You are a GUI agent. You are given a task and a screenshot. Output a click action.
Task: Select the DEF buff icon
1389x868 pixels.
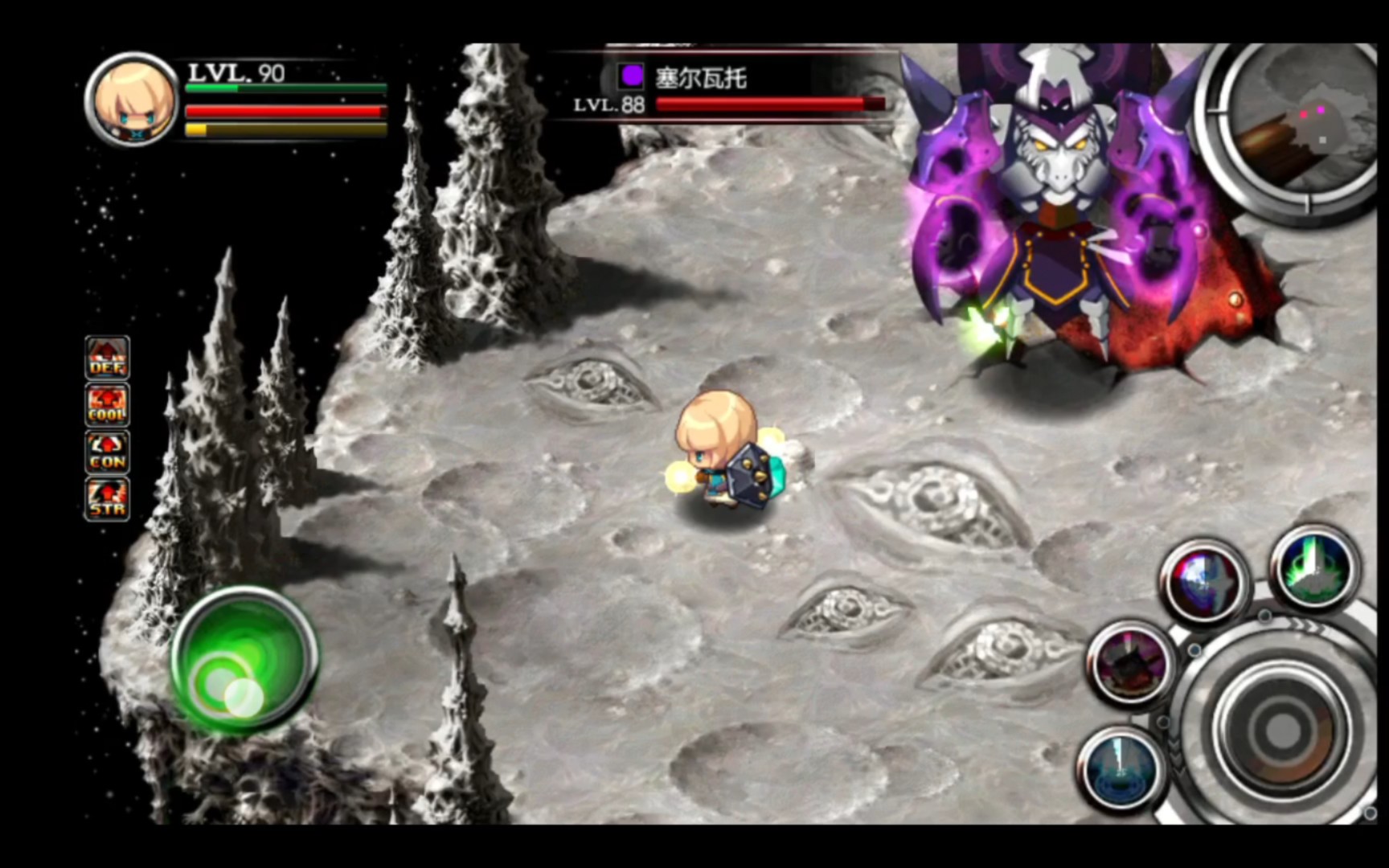pos(107,358)
